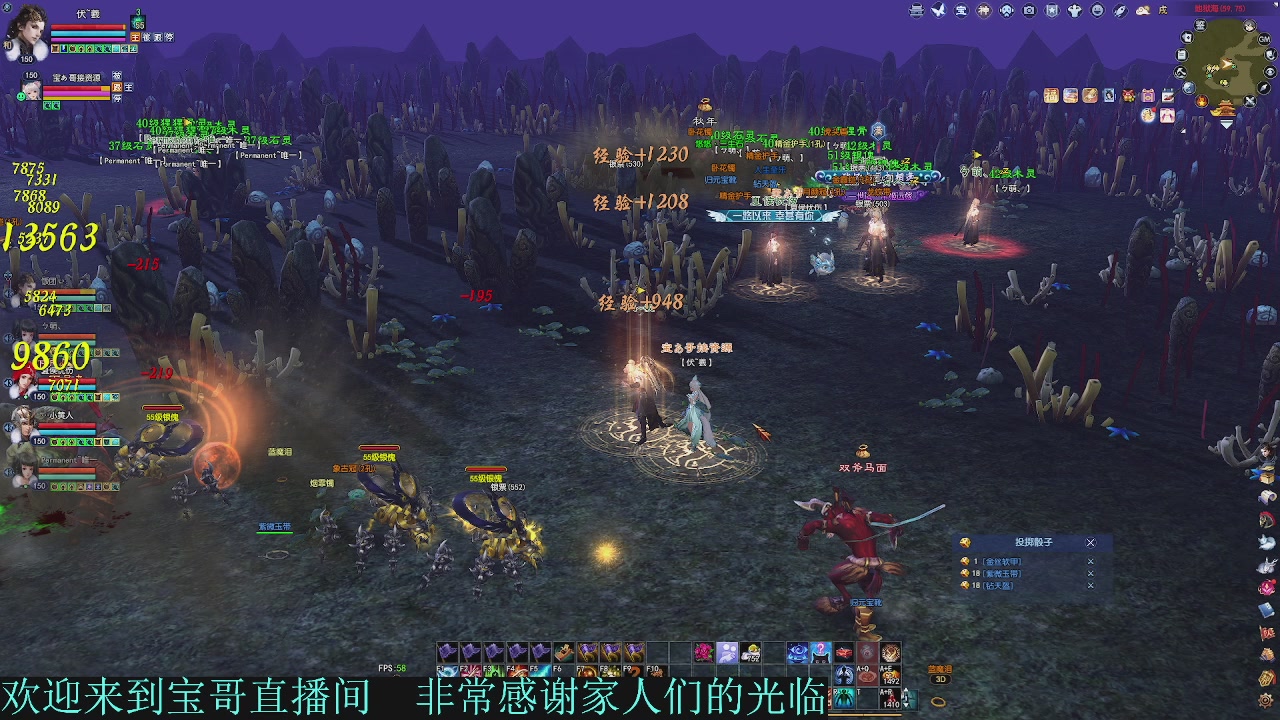This screenshot has width=1280, height=720.
Task: Expand the hotbar with the small up arrow
Action: (x=906, y=690)
